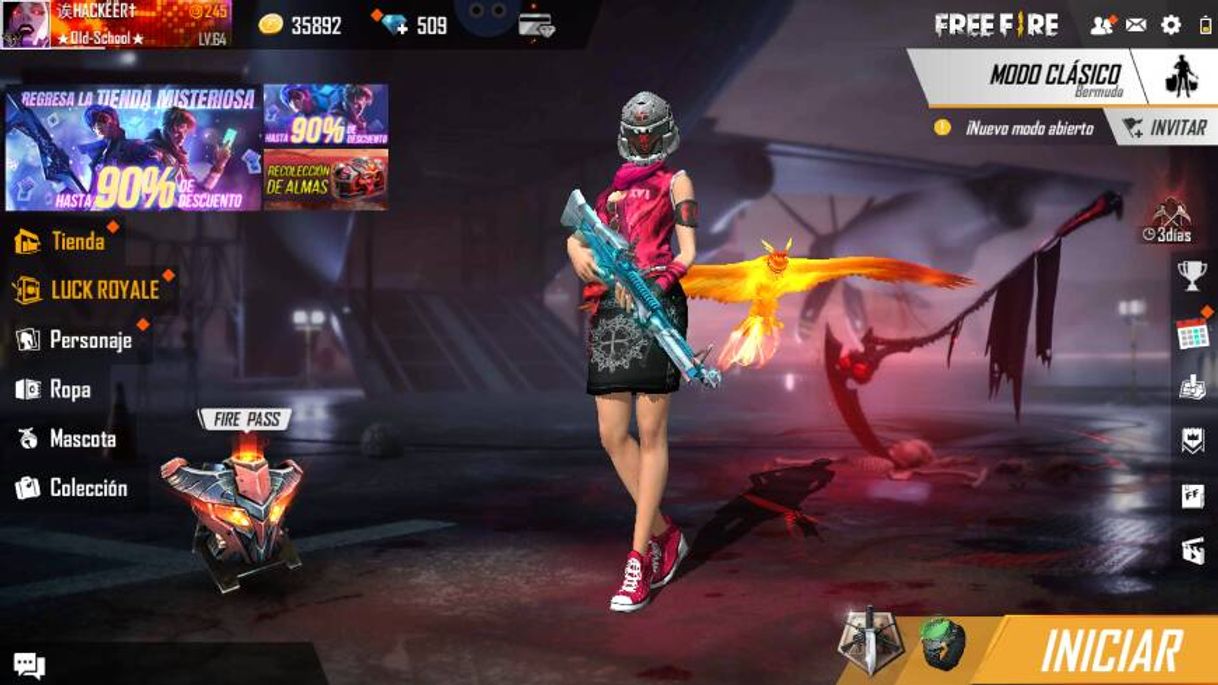Screen dimensions: 1218x685
Task: Open the calendar events icon
Action: click(x=1192, y=335)
